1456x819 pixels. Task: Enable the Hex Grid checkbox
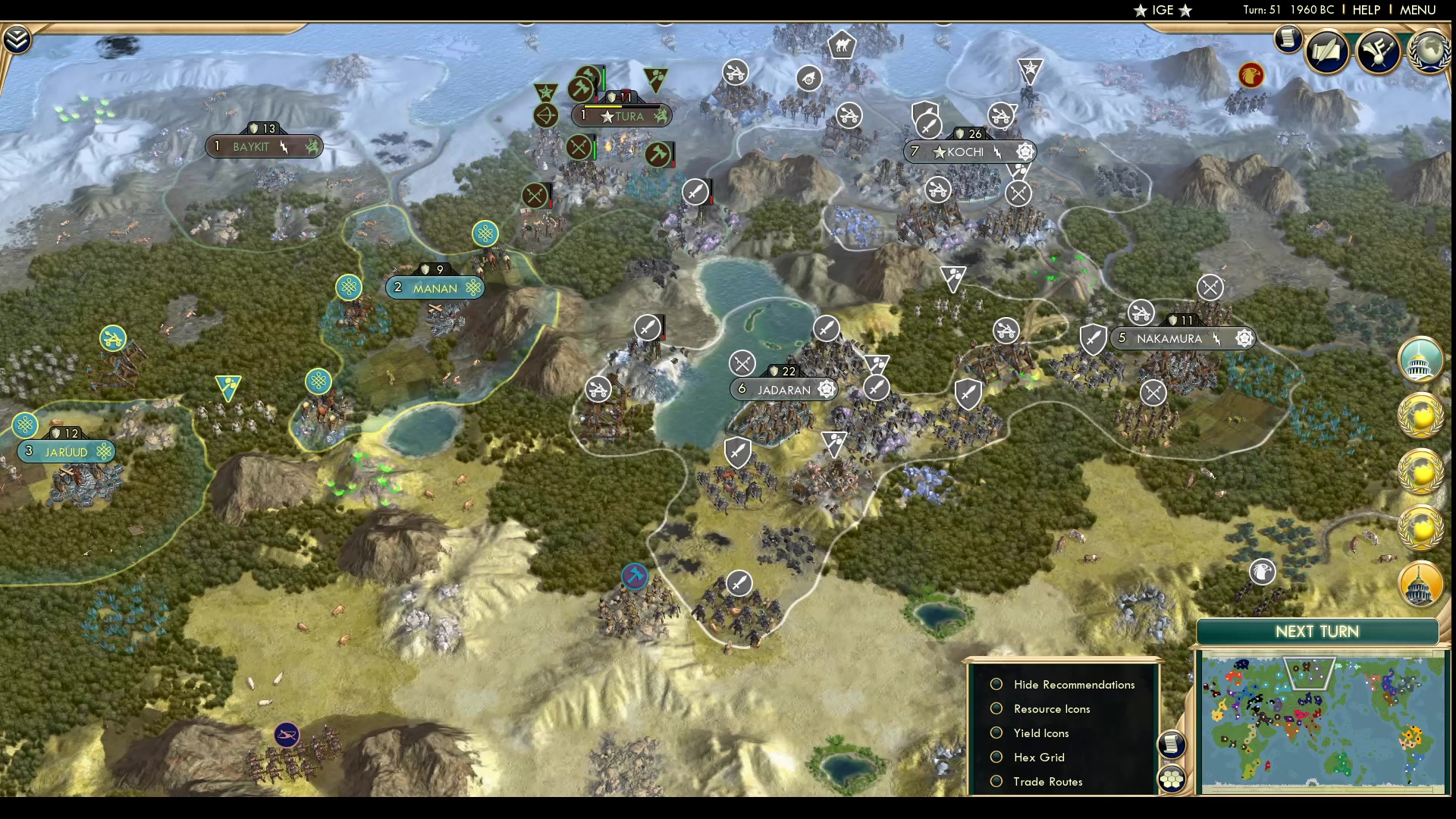click(x=997, y=757)
